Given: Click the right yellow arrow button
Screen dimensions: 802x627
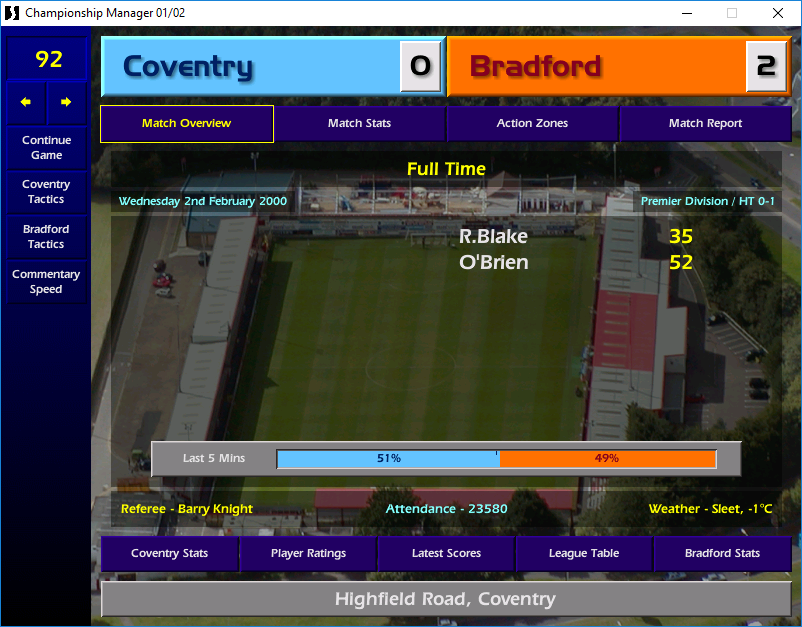Looking at the screenshot, I should [66, 102].
